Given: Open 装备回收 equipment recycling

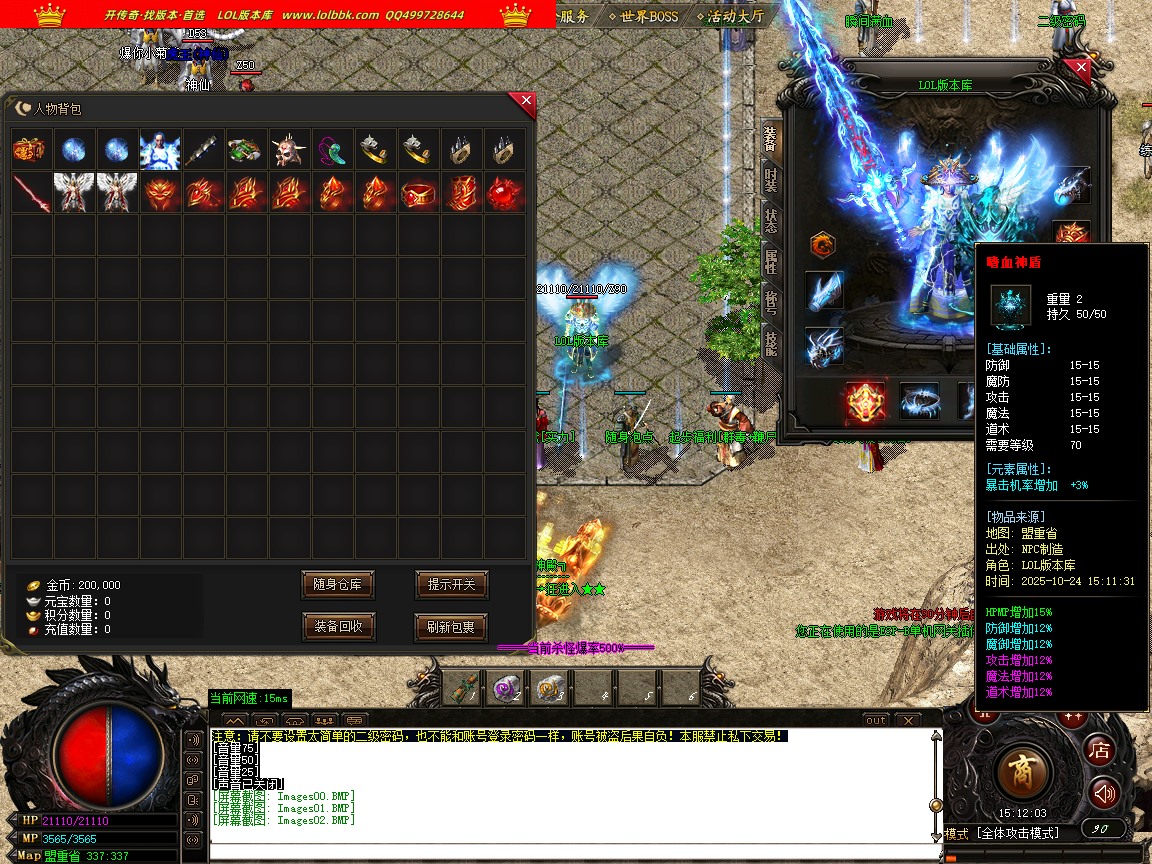Looking at the screenshot, I should [x=338, y=627].
